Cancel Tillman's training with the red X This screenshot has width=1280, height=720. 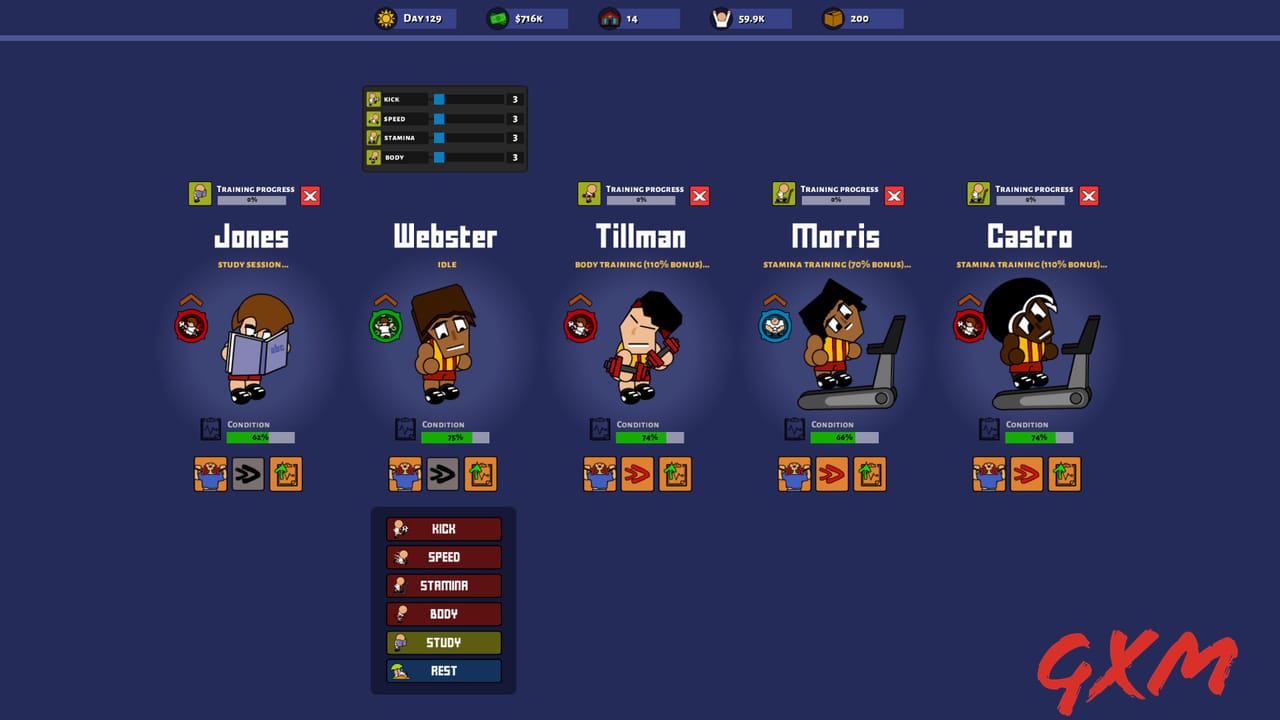(699, 195)
